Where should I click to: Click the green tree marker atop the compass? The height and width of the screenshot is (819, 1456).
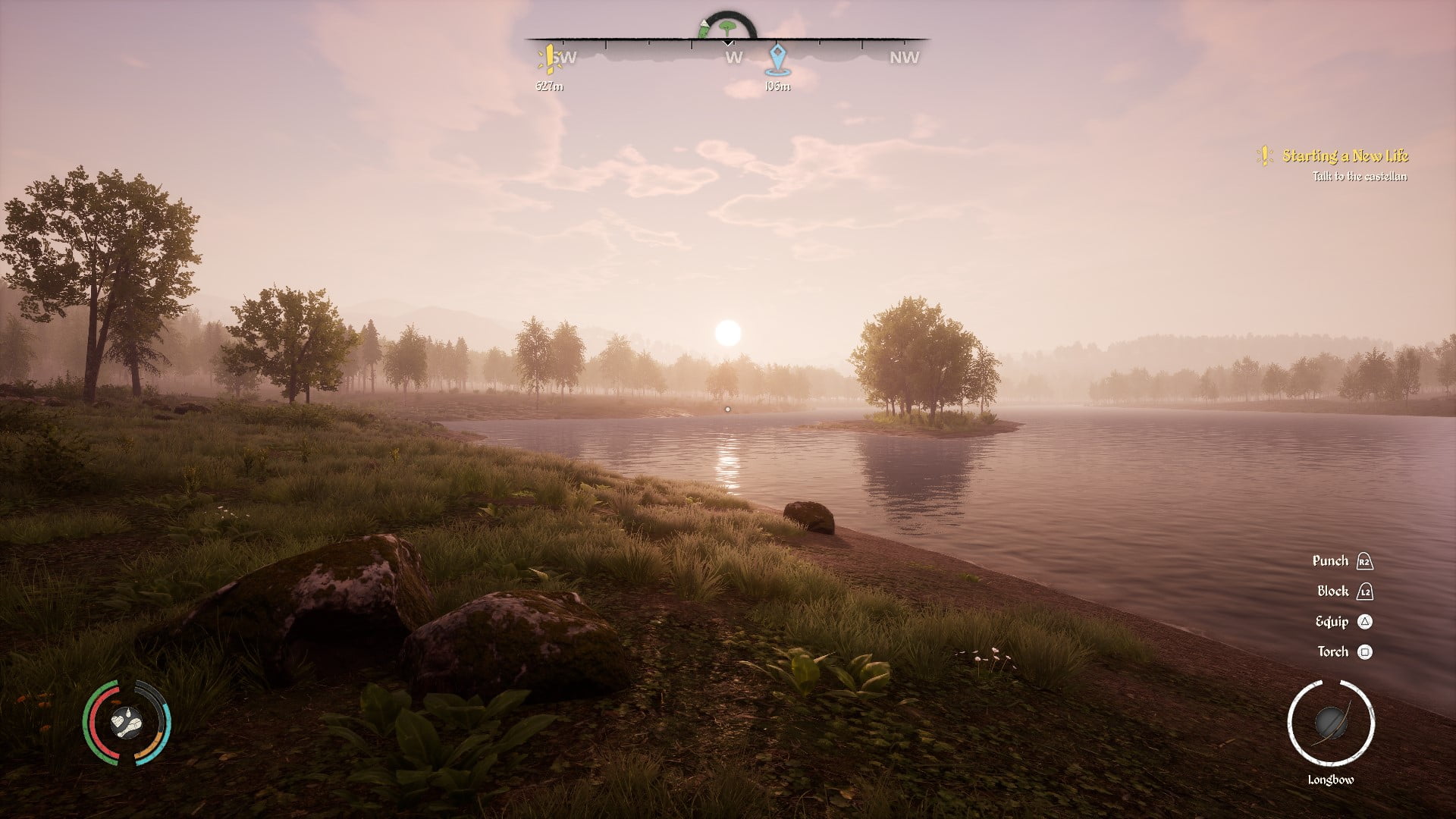pos(726,27)
